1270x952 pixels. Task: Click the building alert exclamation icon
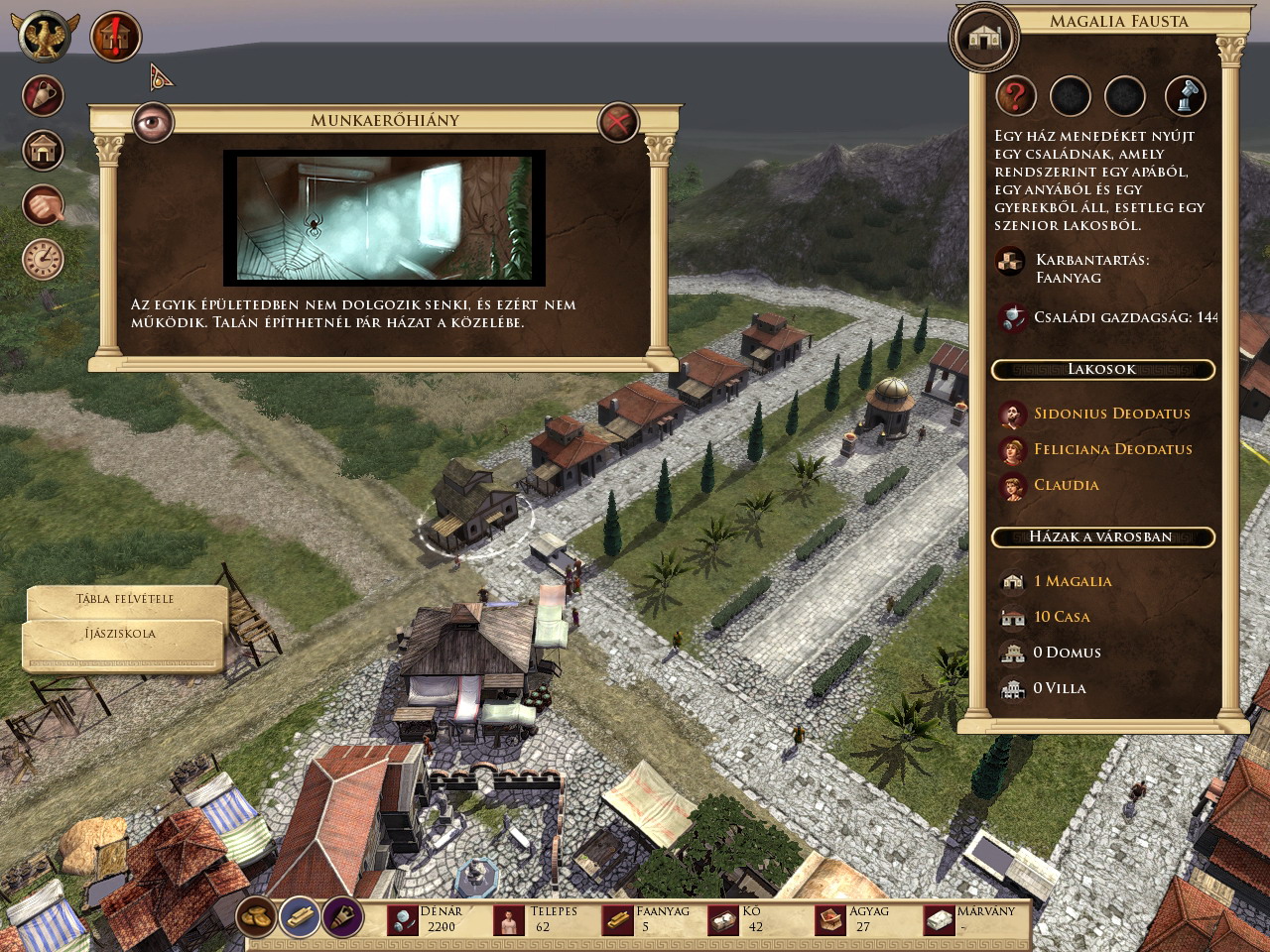point(115,38)
